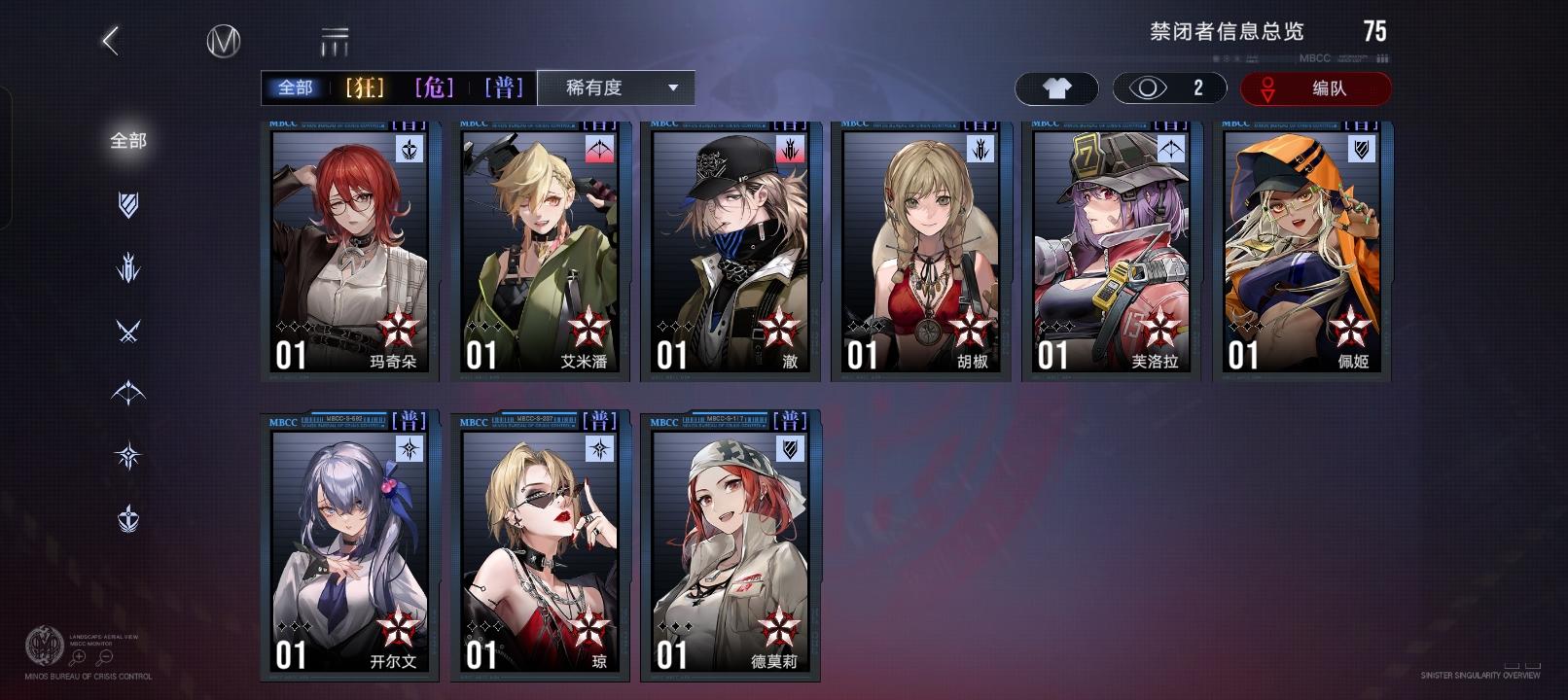Select the 全部 tab in the sidebar
Viewport: 1568px width, 700px height.
126,141
